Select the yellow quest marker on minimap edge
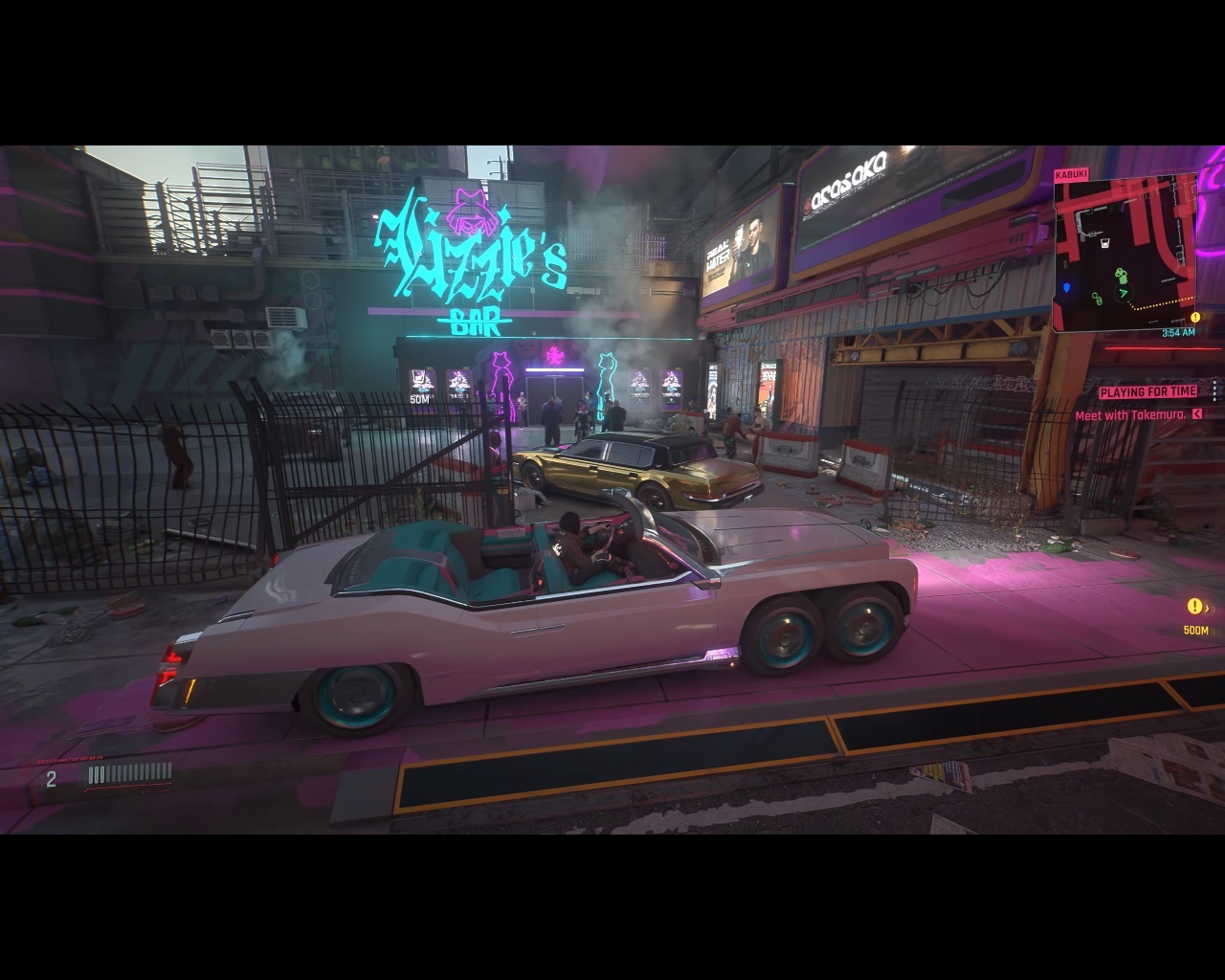 point(1194,318)
